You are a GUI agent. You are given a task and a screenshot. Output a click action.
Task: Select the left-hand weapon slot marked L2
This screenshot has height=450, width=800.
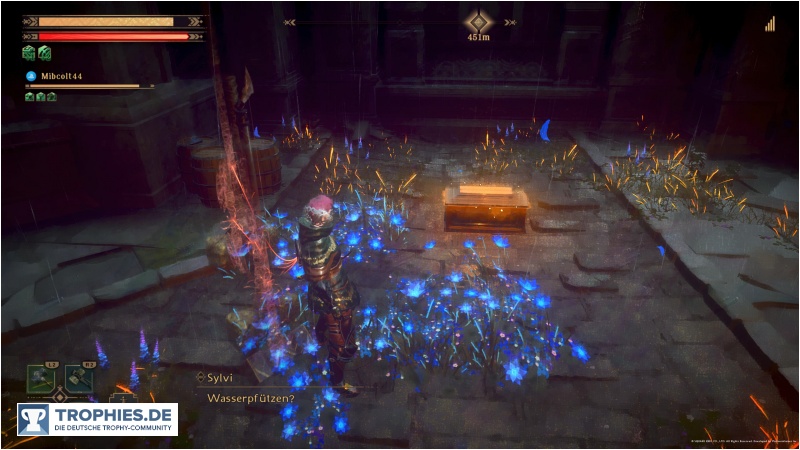(x=42, y=379)
